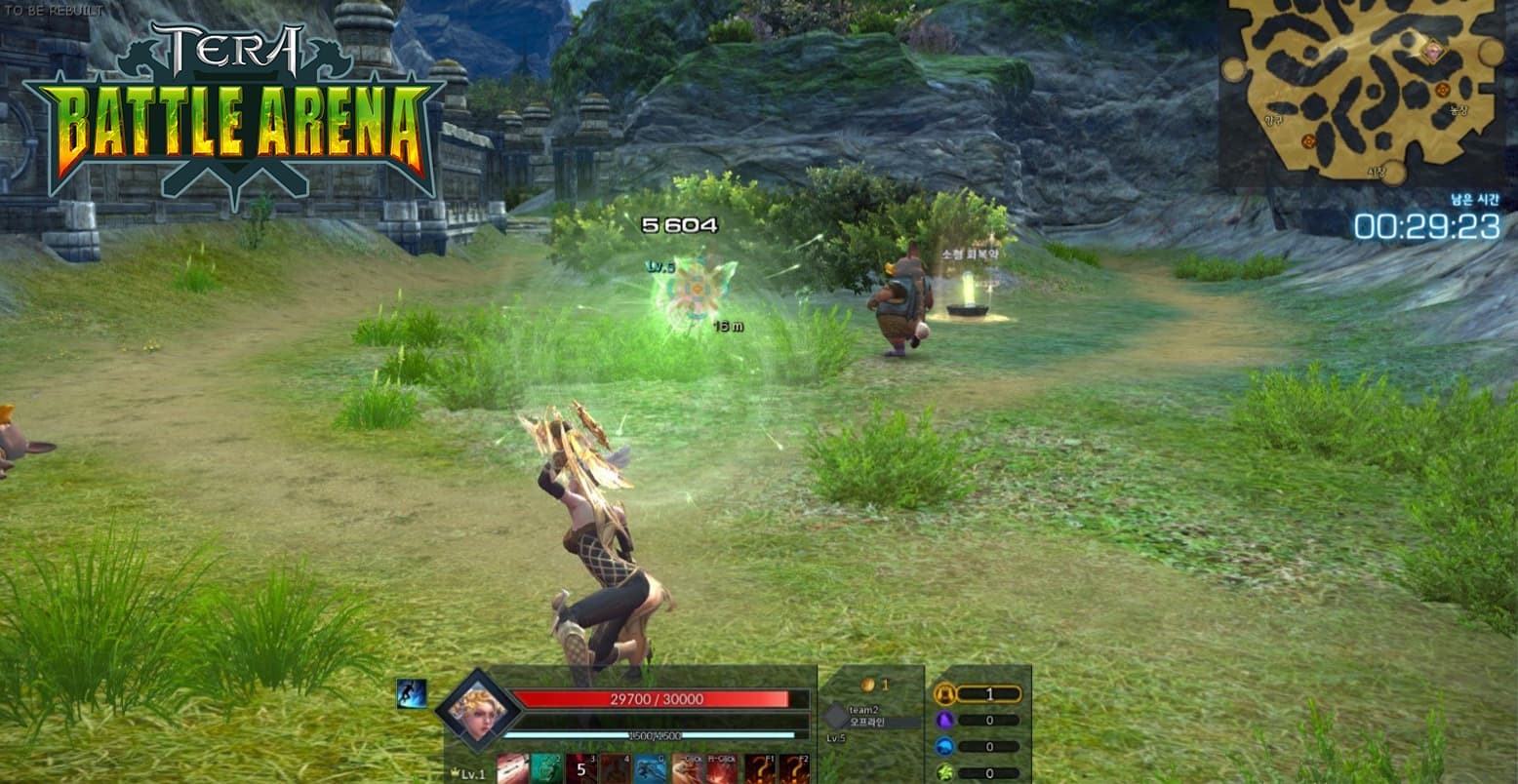Click the sprint buff icon above the hotbar
The image size is (1518, 784).
pyautogui.click(x=410, y=694)
